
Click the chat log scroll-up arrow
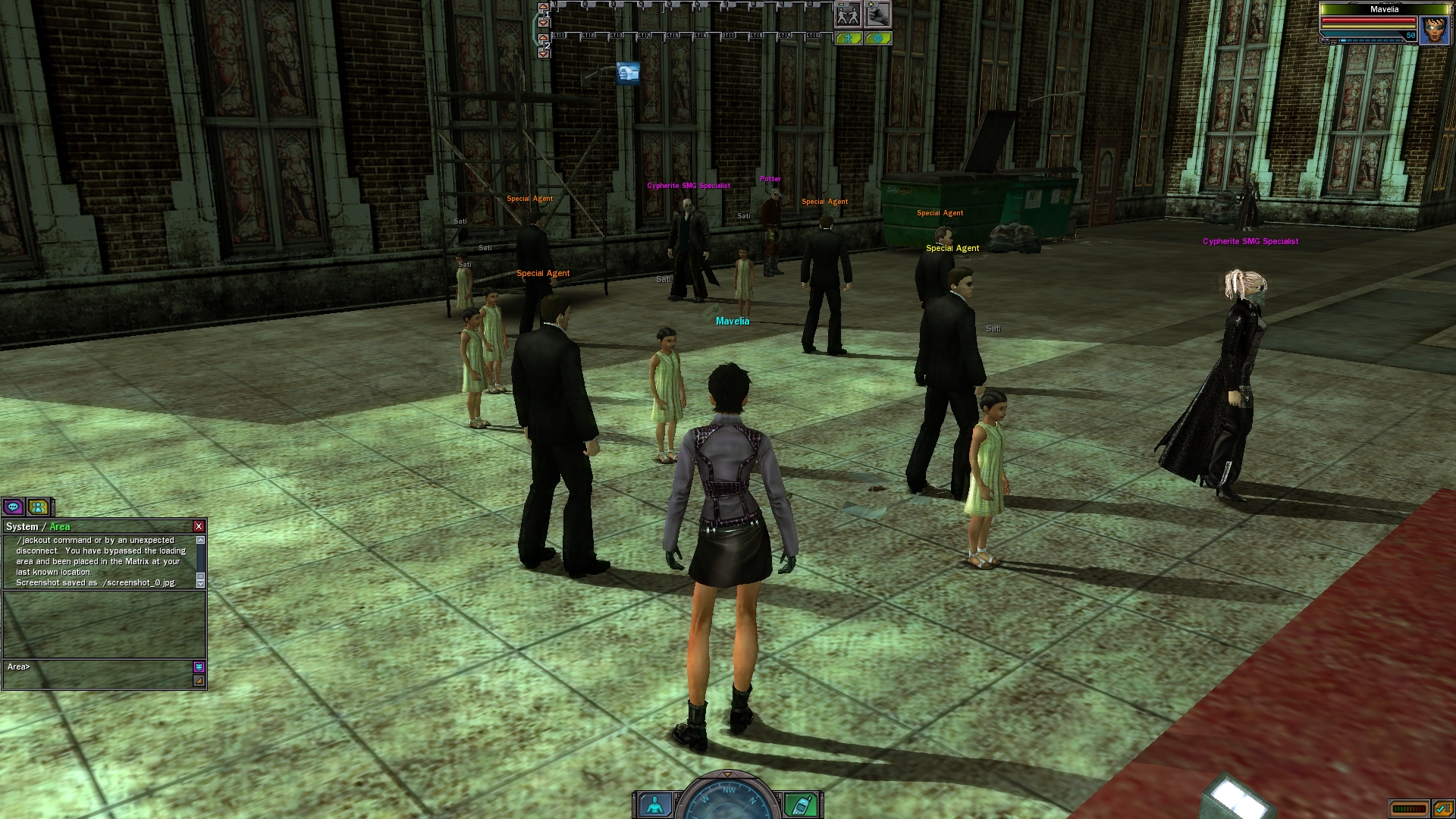[200, 540]
